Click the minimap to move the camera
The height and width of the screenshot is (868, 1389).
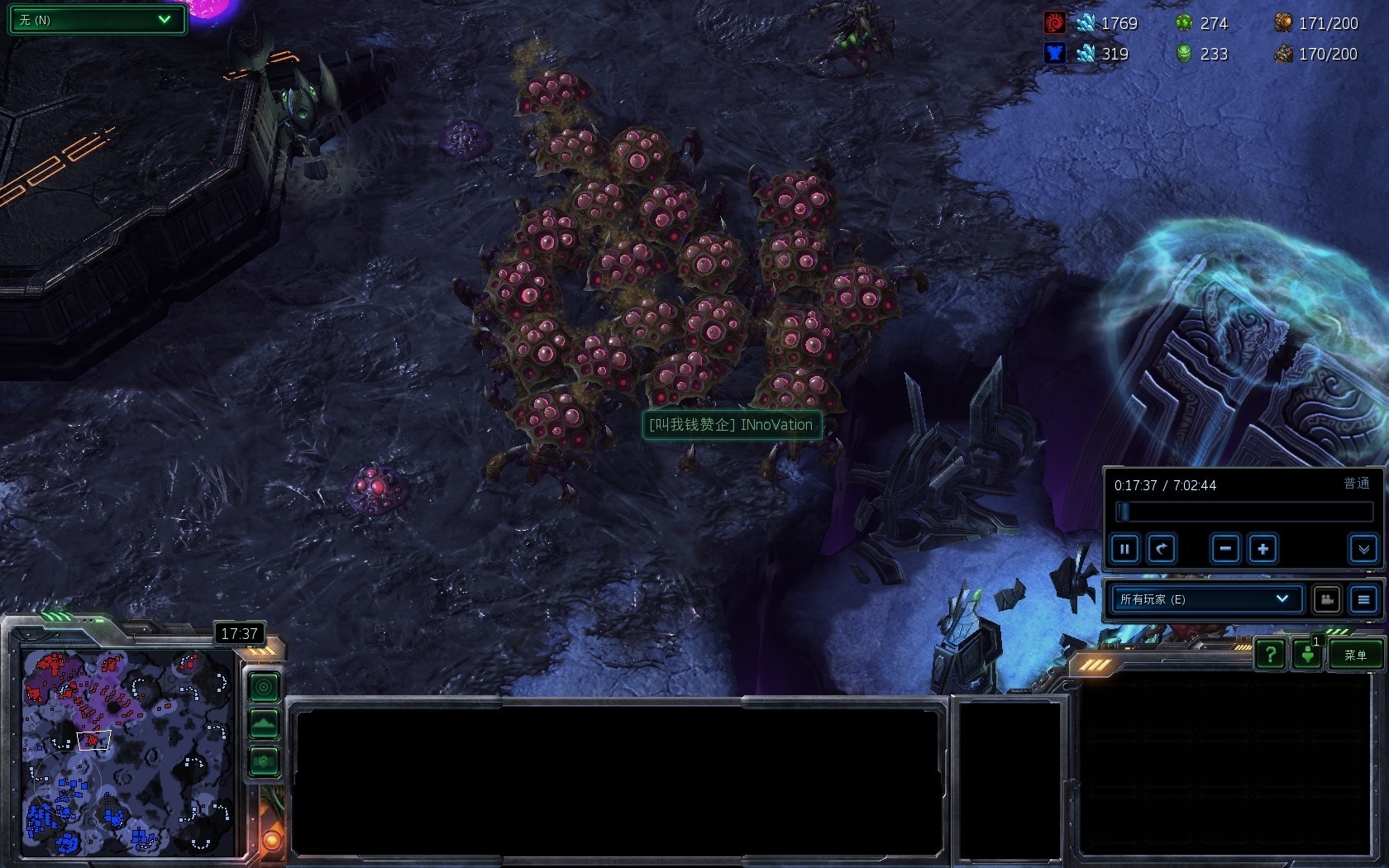[128, 752]
